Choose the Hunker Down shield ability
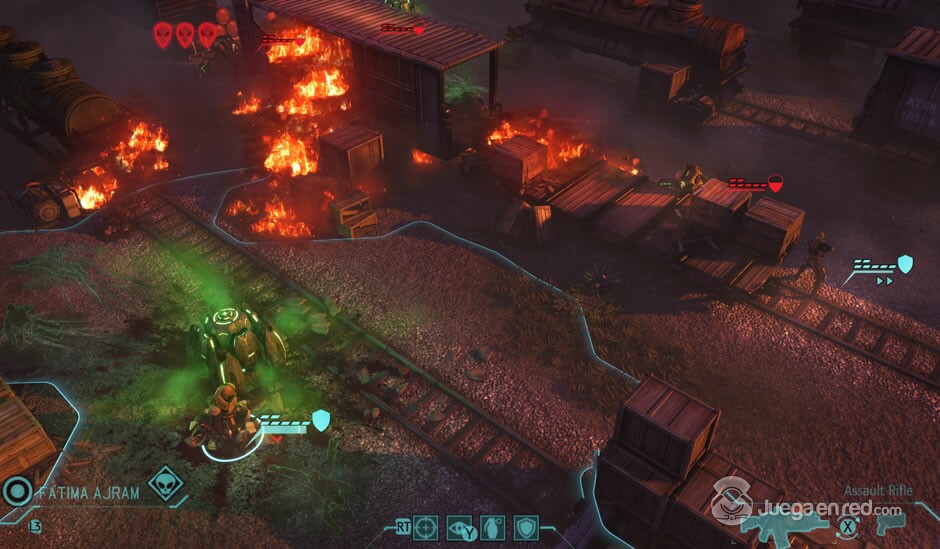940x549 pixels. coord(525,526)
